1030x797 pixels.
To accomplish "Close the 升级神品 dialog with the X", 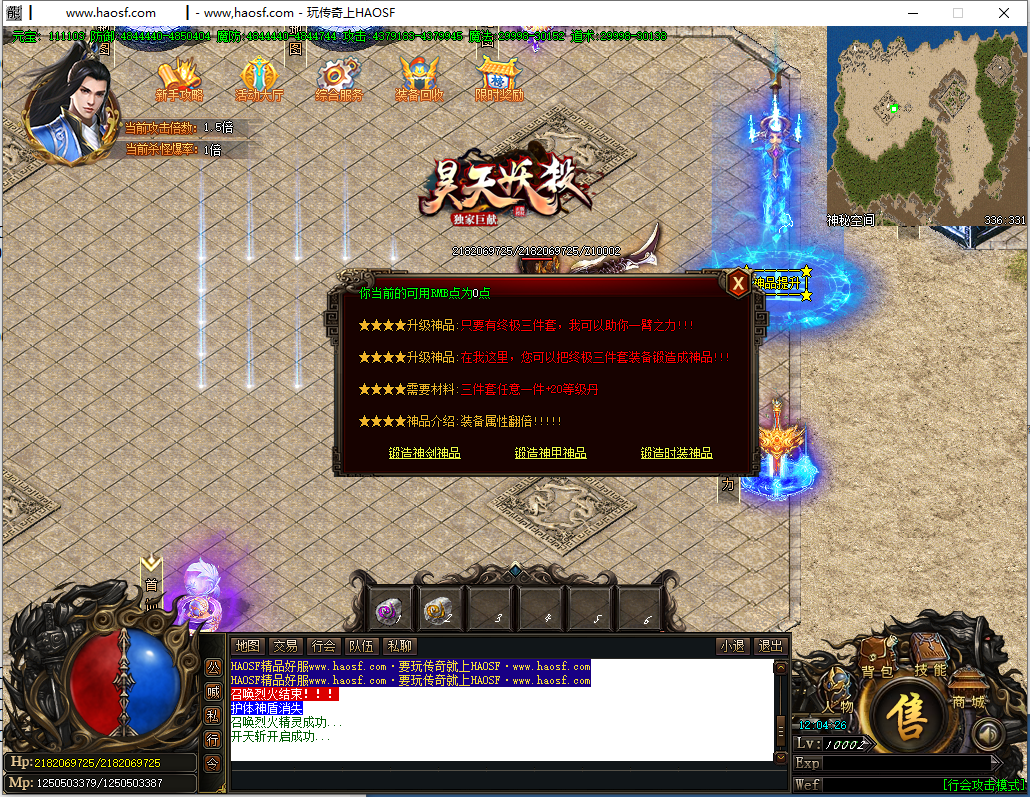I will (738, 284).
